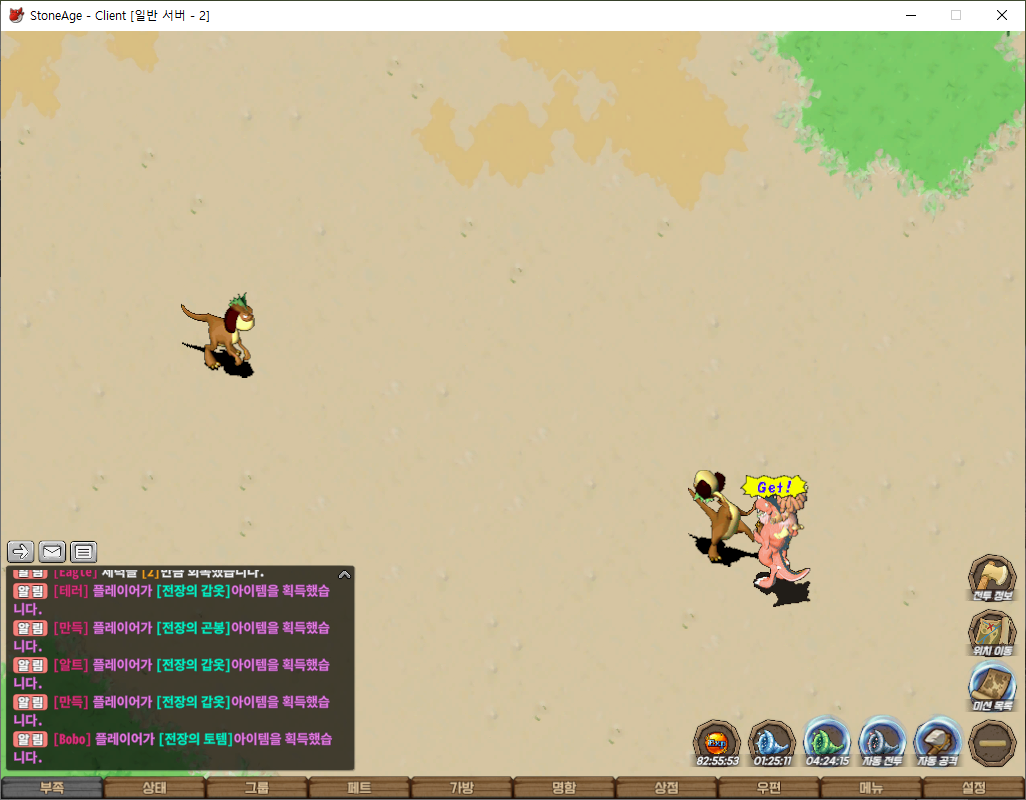The width and height of the screenshot is (1026, 800).
Task: Open the 페트 (pet) menu
Action: pos(359,788)
